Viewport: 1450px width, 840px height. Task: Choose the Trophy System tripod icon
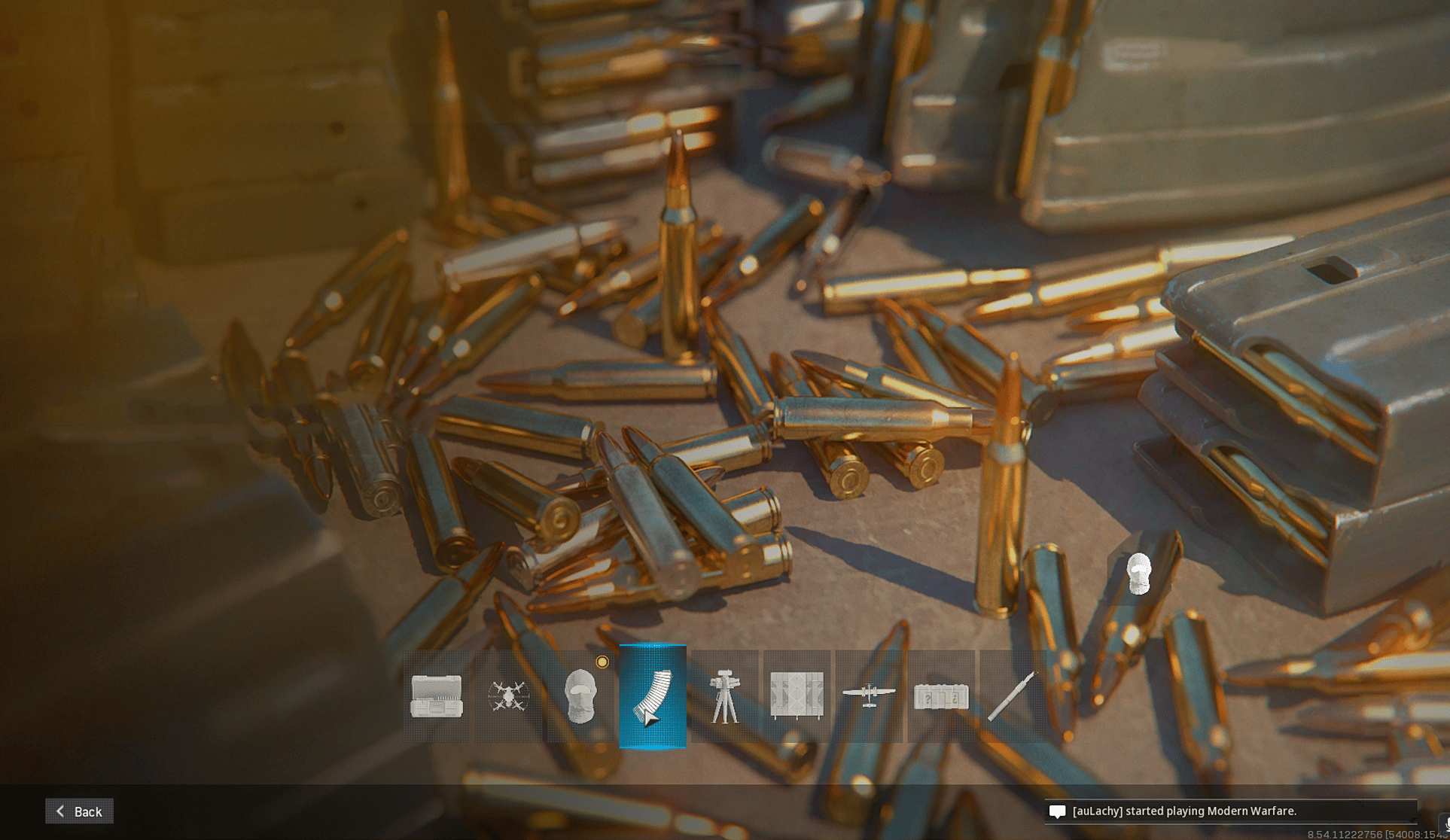pyautogui.click(x=724, y=696)
